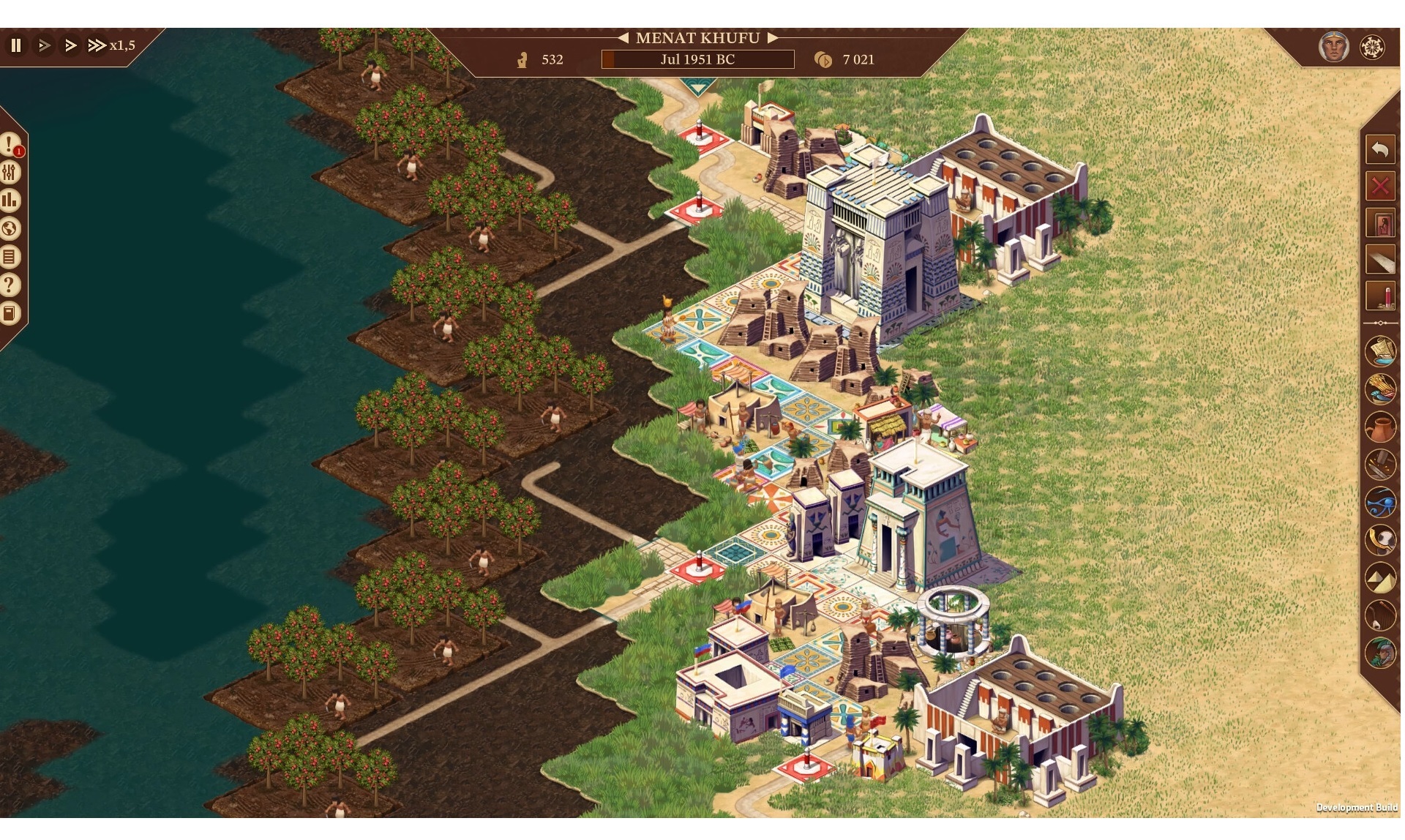
Task: Open the question mark help icon
Action: coord(10,285)
